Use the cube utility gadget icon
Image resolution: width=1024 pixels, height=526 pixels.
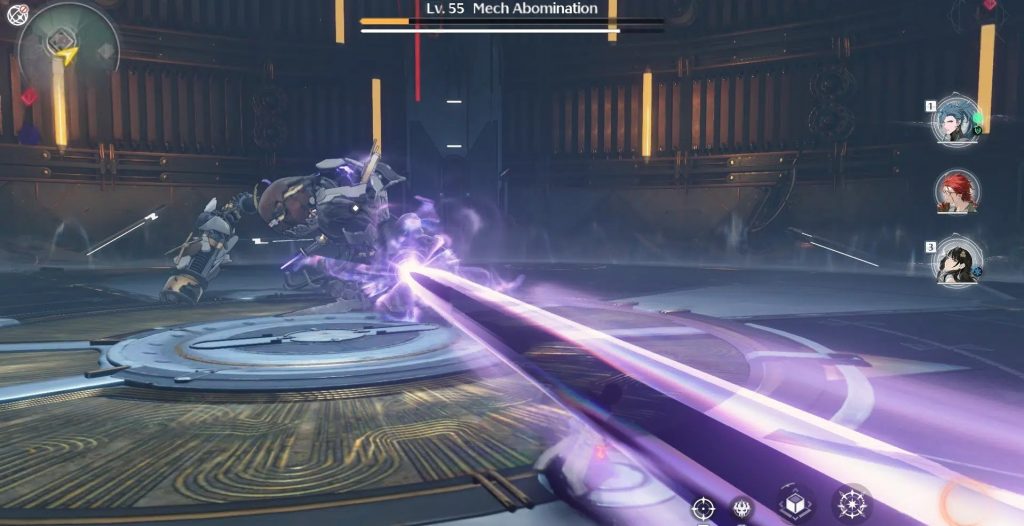tap(796, 505)
